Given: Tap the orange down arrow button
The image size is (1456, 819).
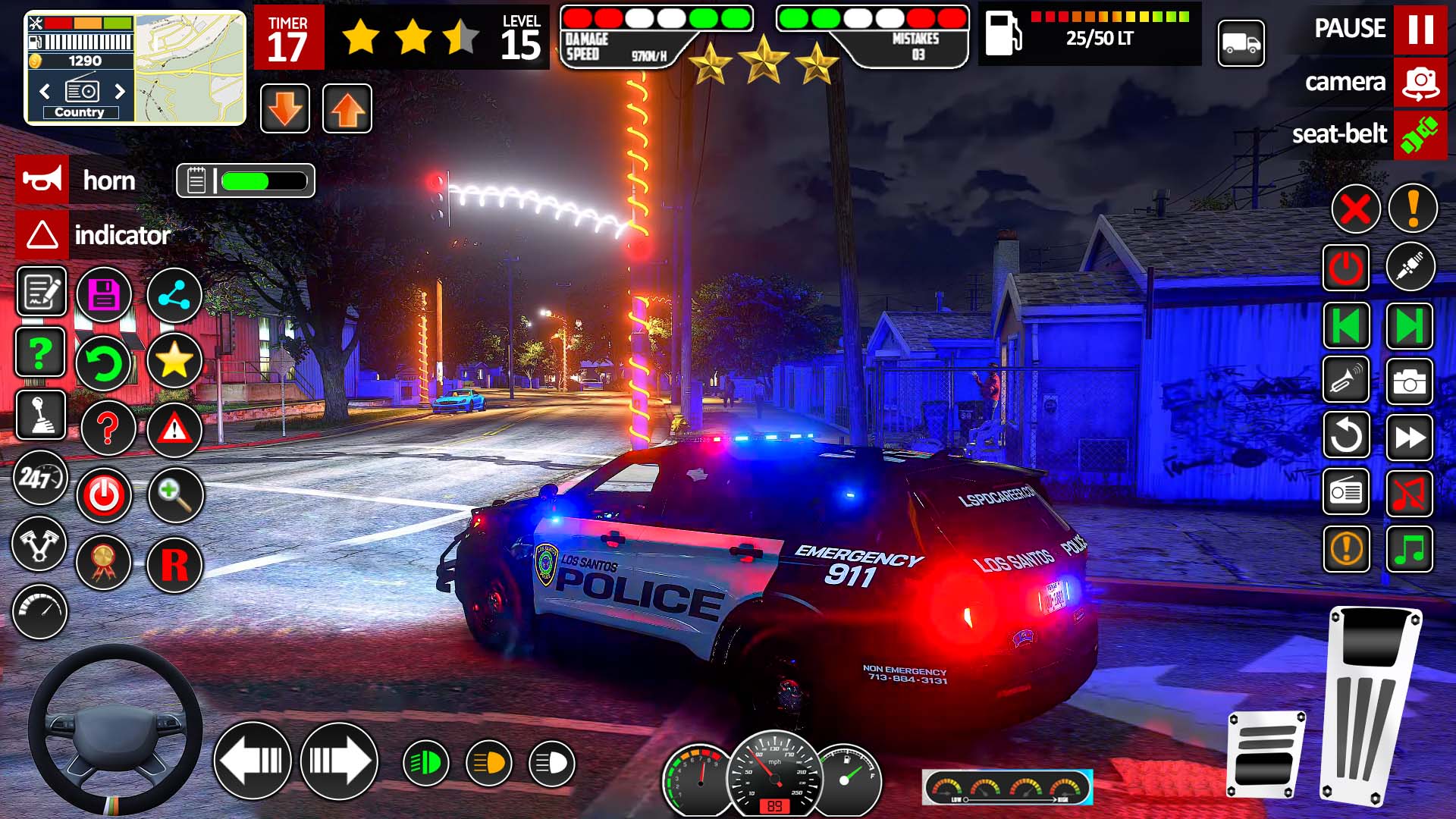Looking at the screenshot, I should (x=285, y=109).
